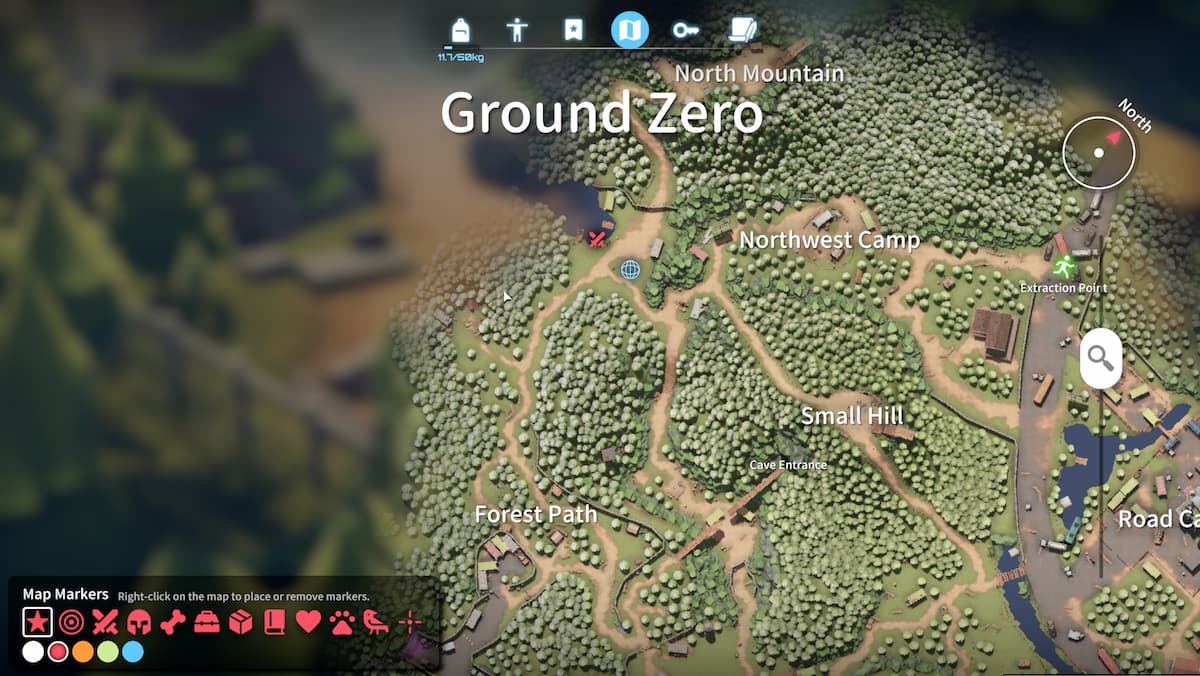Choose the star map marker
The height and width of the screenshot is (676, 1200).
[x=36, y=623]
